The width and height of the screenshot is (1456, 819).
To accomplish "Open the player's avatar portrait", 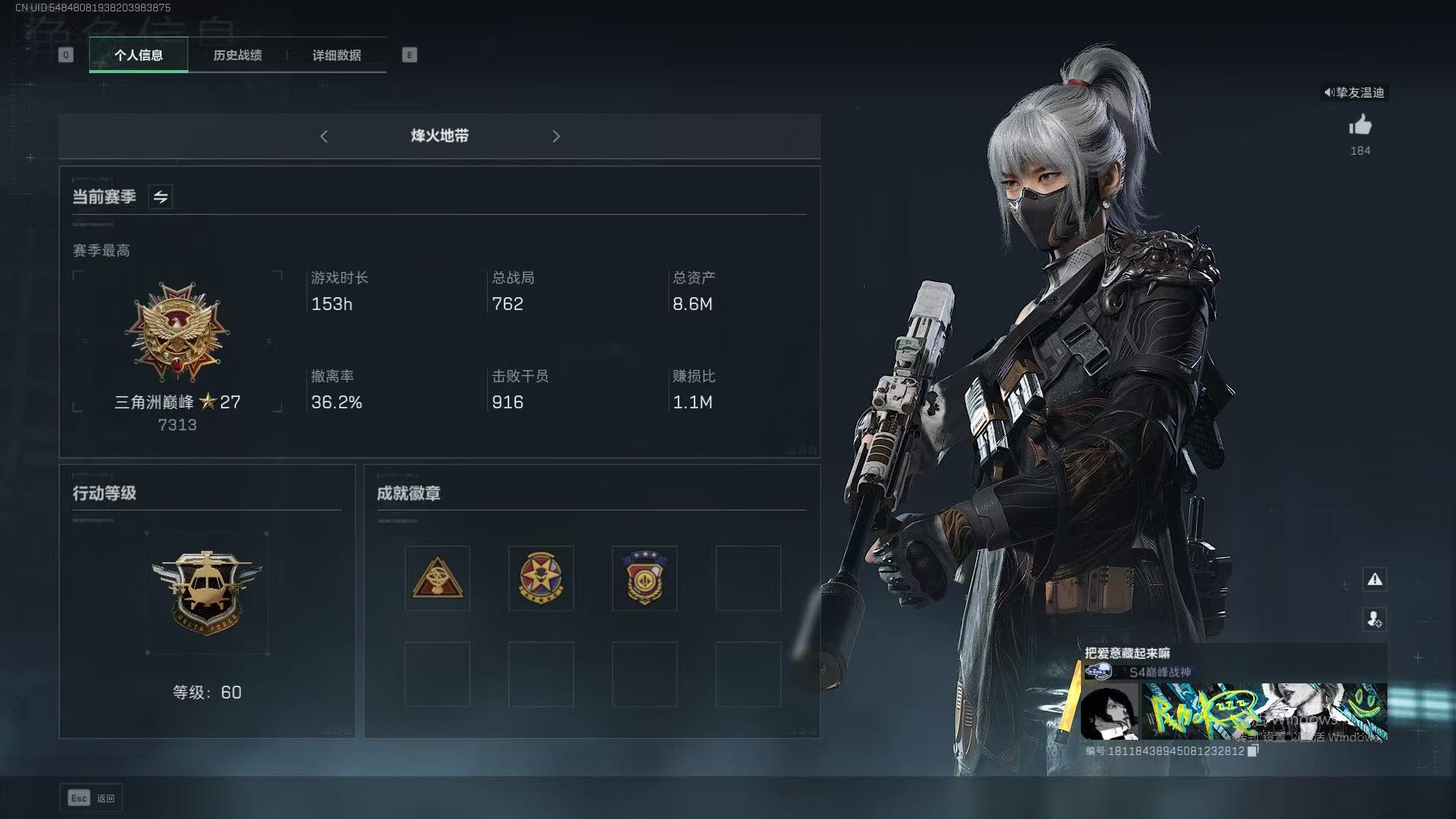I will point(1109,713).
